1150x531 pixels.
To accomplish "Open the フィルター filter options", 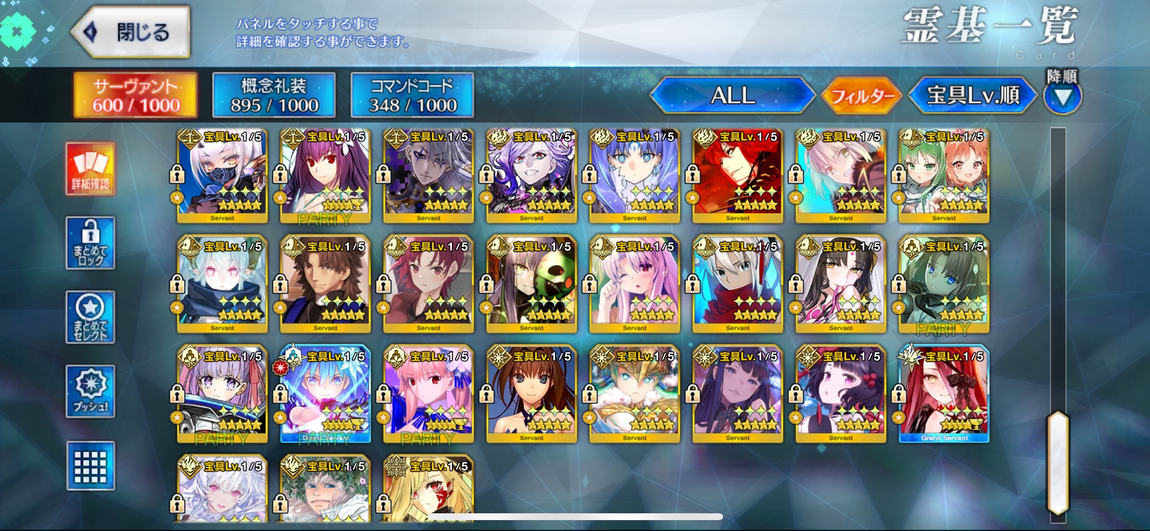I will click(x=860, y=96).
